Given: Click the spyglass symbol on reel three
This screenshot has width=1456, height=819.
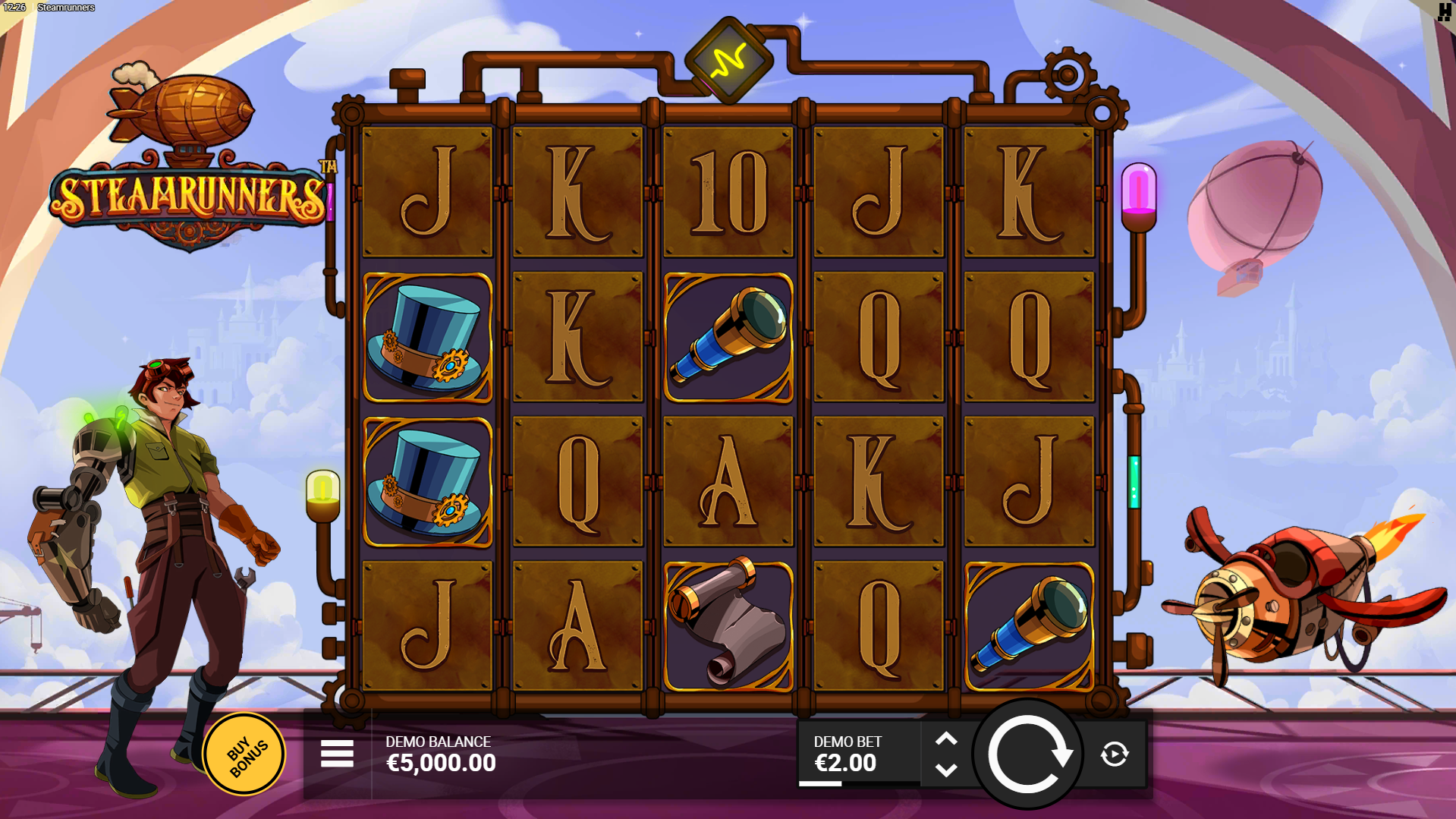Looking at the screenshot, I should pos(727,337).
